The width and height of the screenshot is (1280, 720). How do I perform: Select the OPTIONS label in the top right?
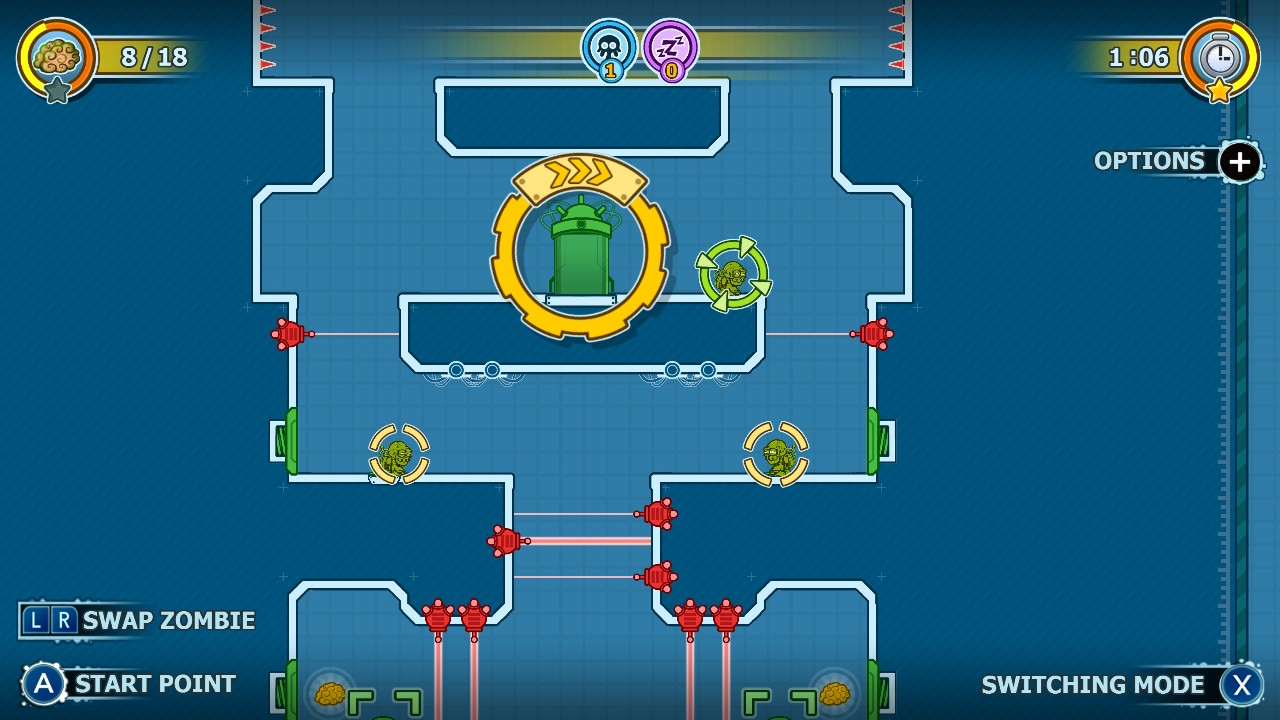(1148, 160)
